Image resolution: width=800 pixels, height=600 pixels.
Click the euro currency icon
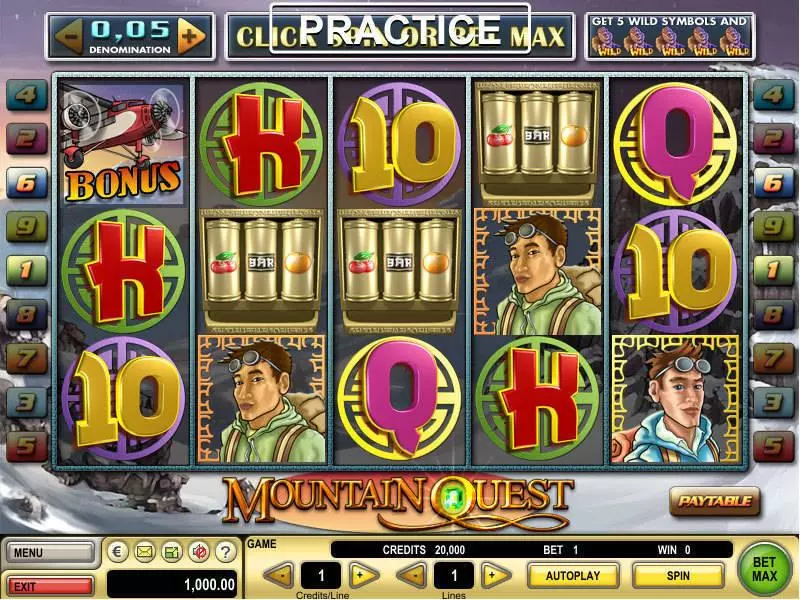click(x=118, y=551)
